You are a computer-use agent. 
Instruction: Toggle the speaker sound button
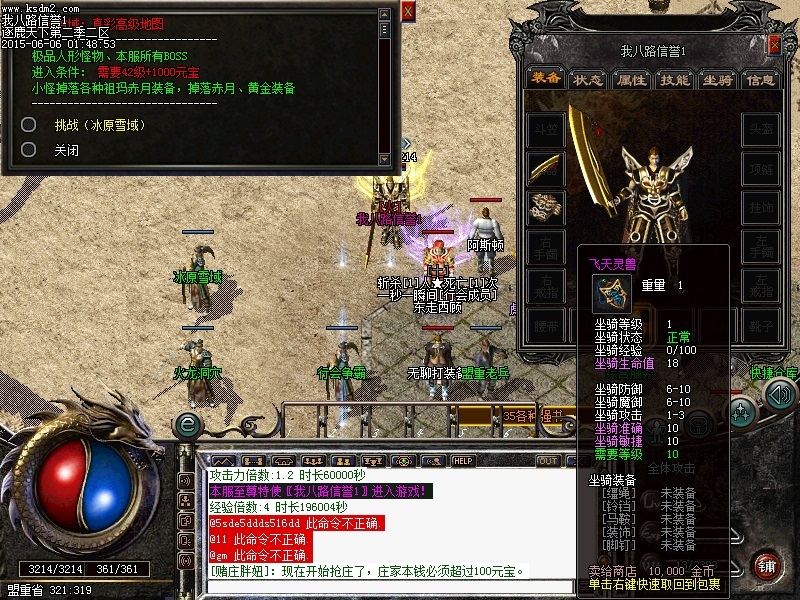point(779,394)
